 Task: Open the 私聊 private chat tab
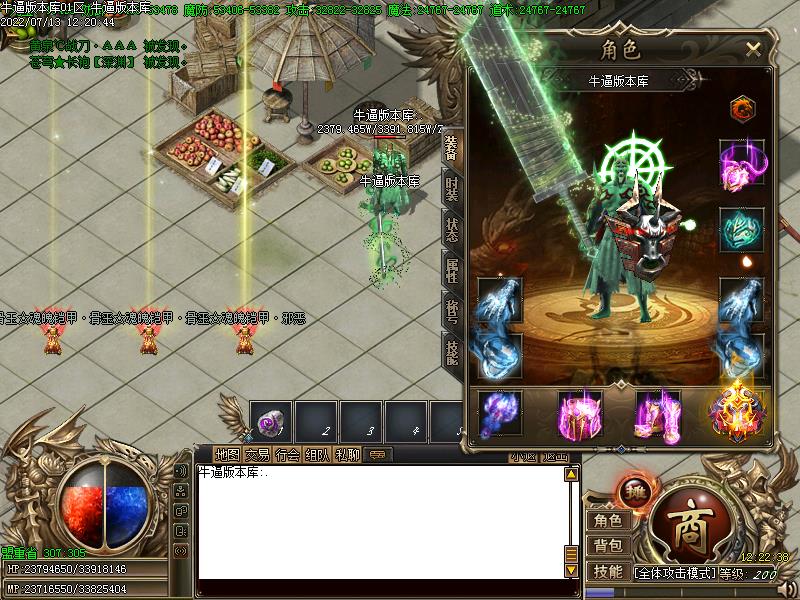point(346,455)
